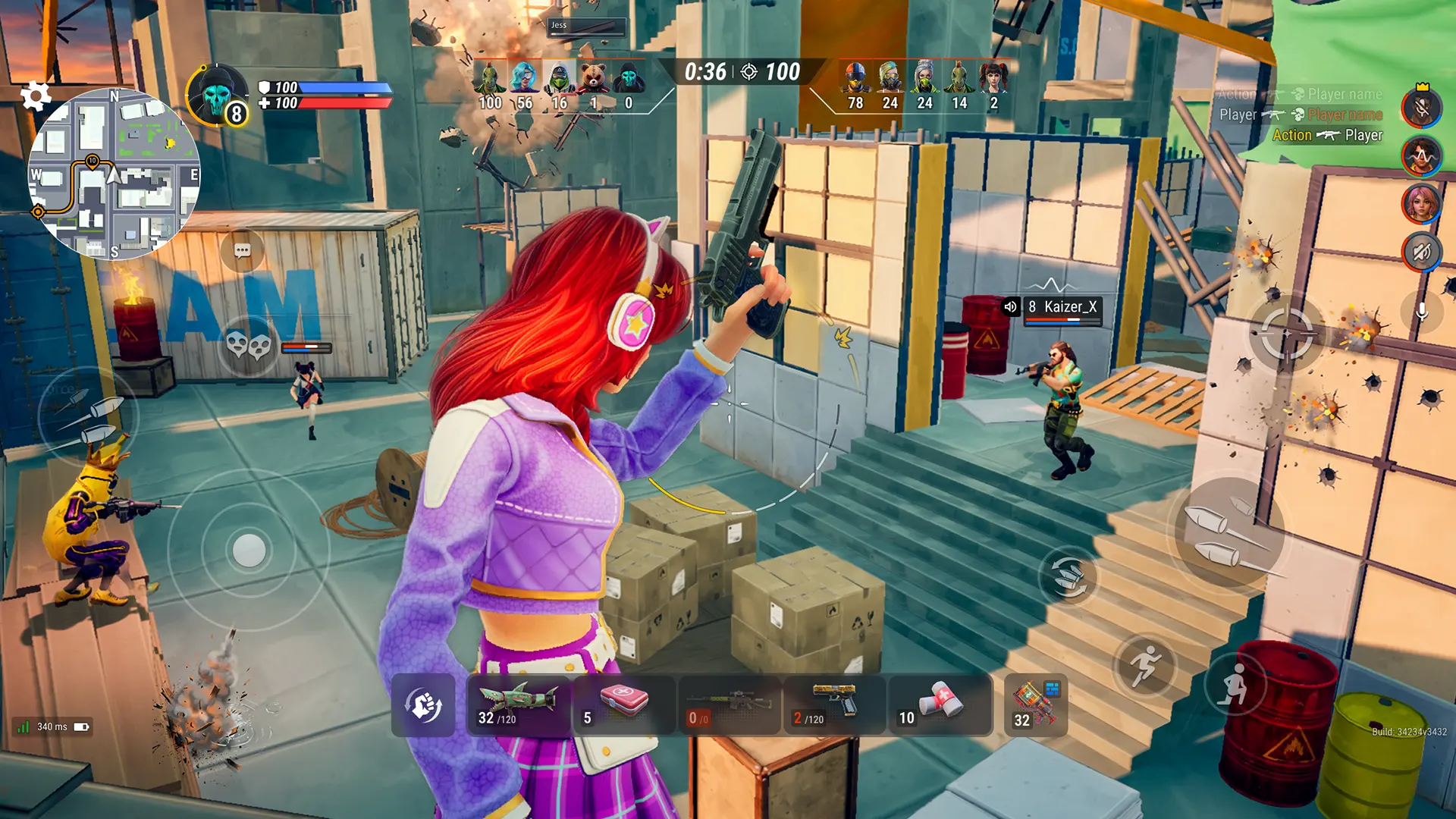Unmute the crowned teammate's muted-mic avatar
Screen dimensions: 1456x819
tap(1421, 108)
